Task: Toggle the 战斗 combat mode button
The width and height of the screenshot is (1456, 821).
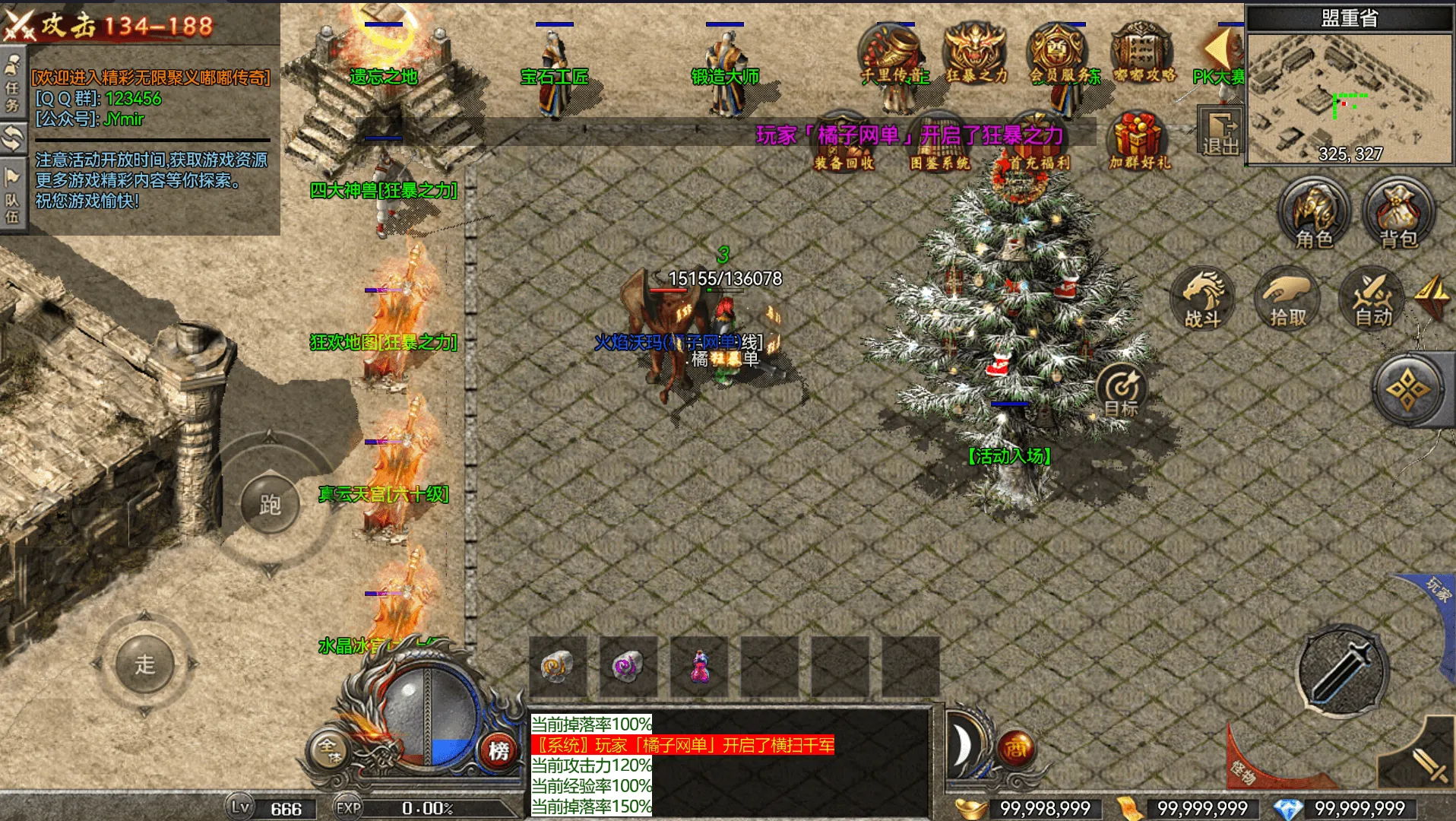Action: (x=1203, y=298)
